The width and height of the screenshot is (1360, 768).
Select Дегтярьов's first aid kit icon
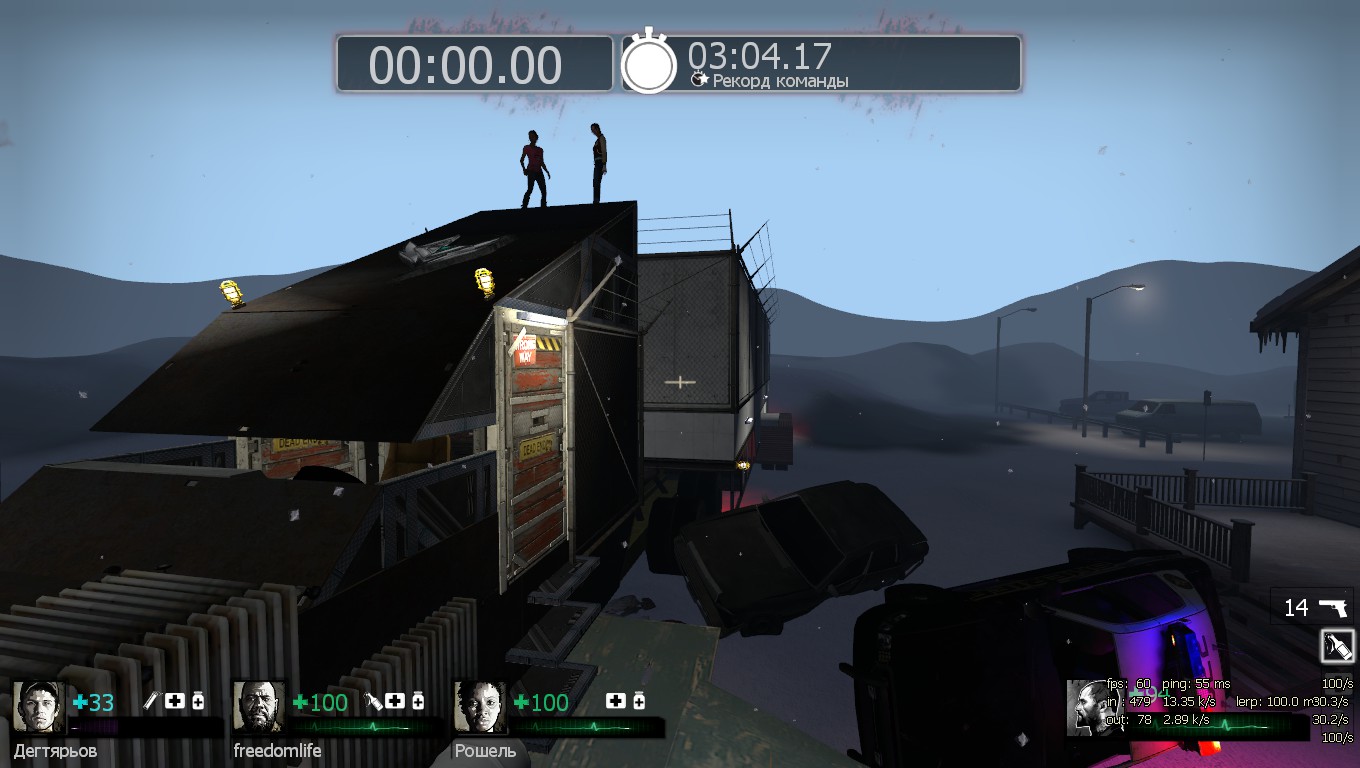point(175,702)
